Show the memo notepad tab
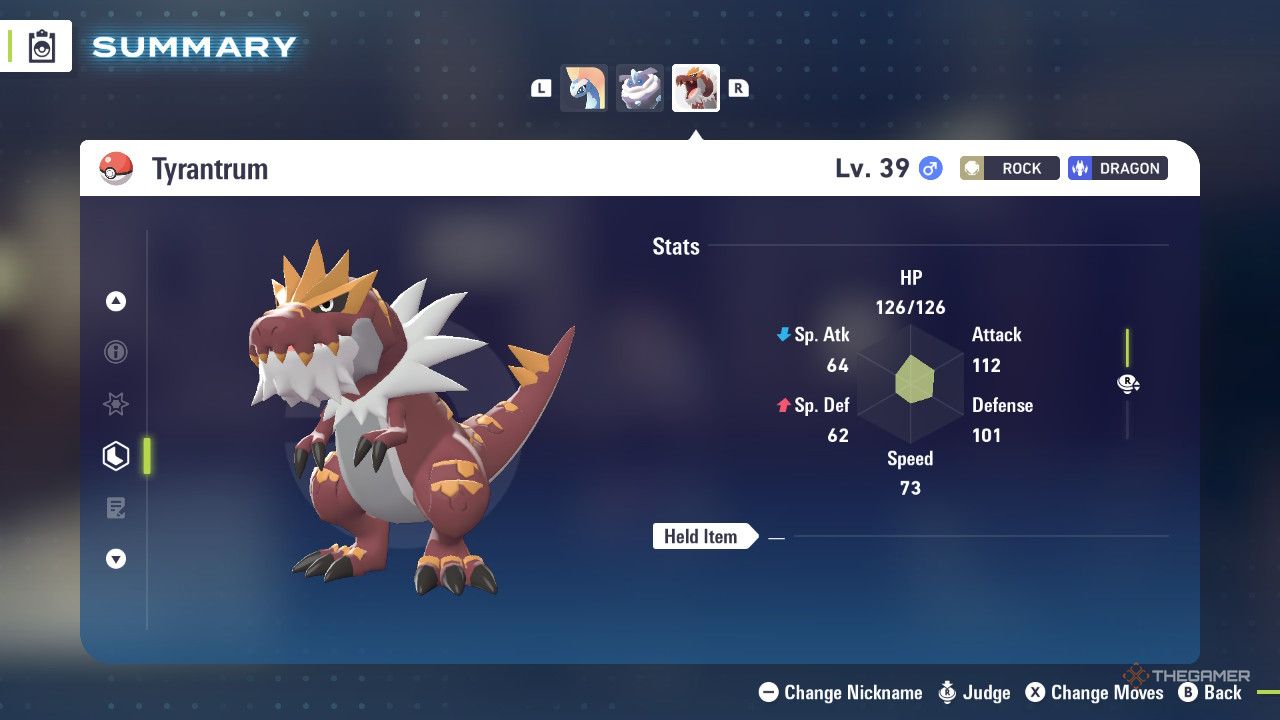Screen dimensions: 1280x720 pos(116,508)
